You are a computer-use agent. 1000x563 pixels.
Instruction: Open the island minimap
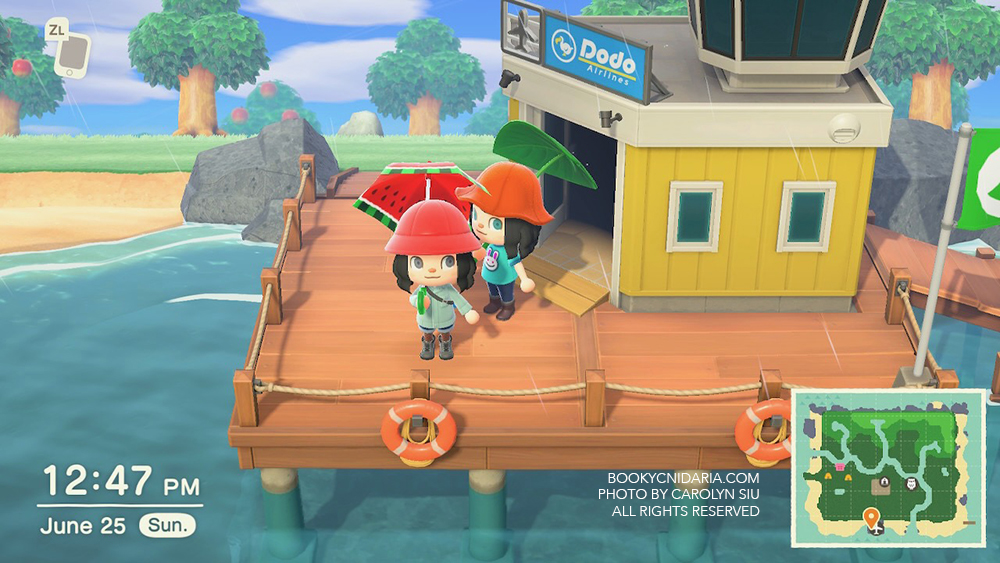coord(889,467)
